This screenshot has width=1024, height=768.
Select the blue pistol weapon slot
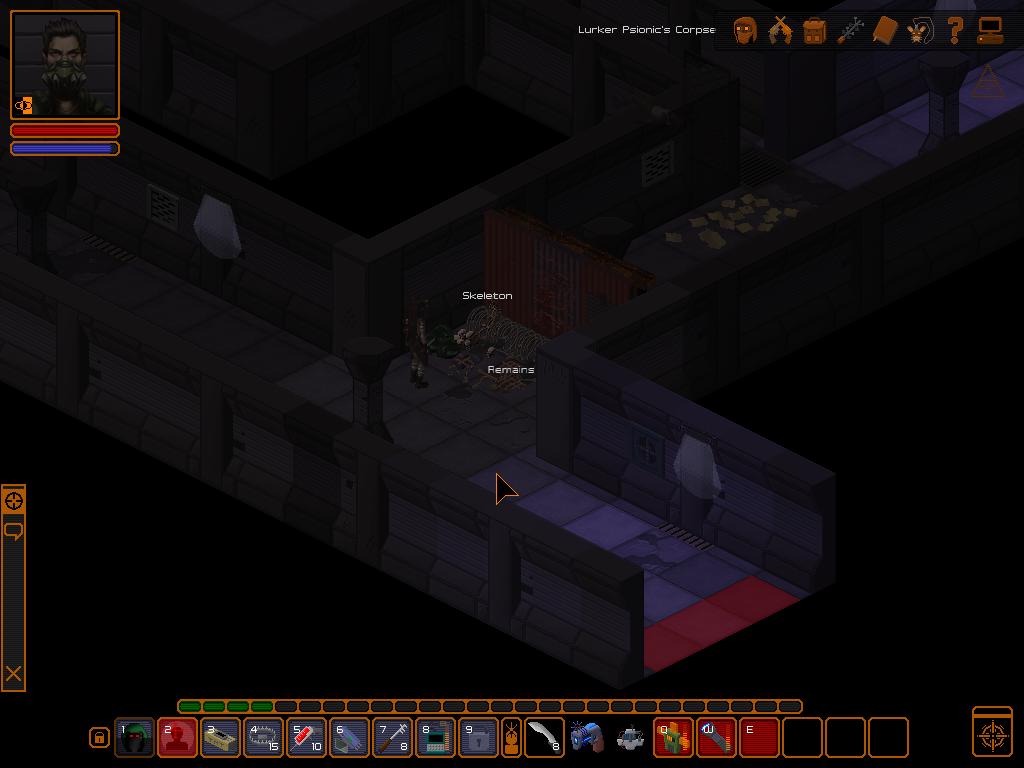pos(586,738)
